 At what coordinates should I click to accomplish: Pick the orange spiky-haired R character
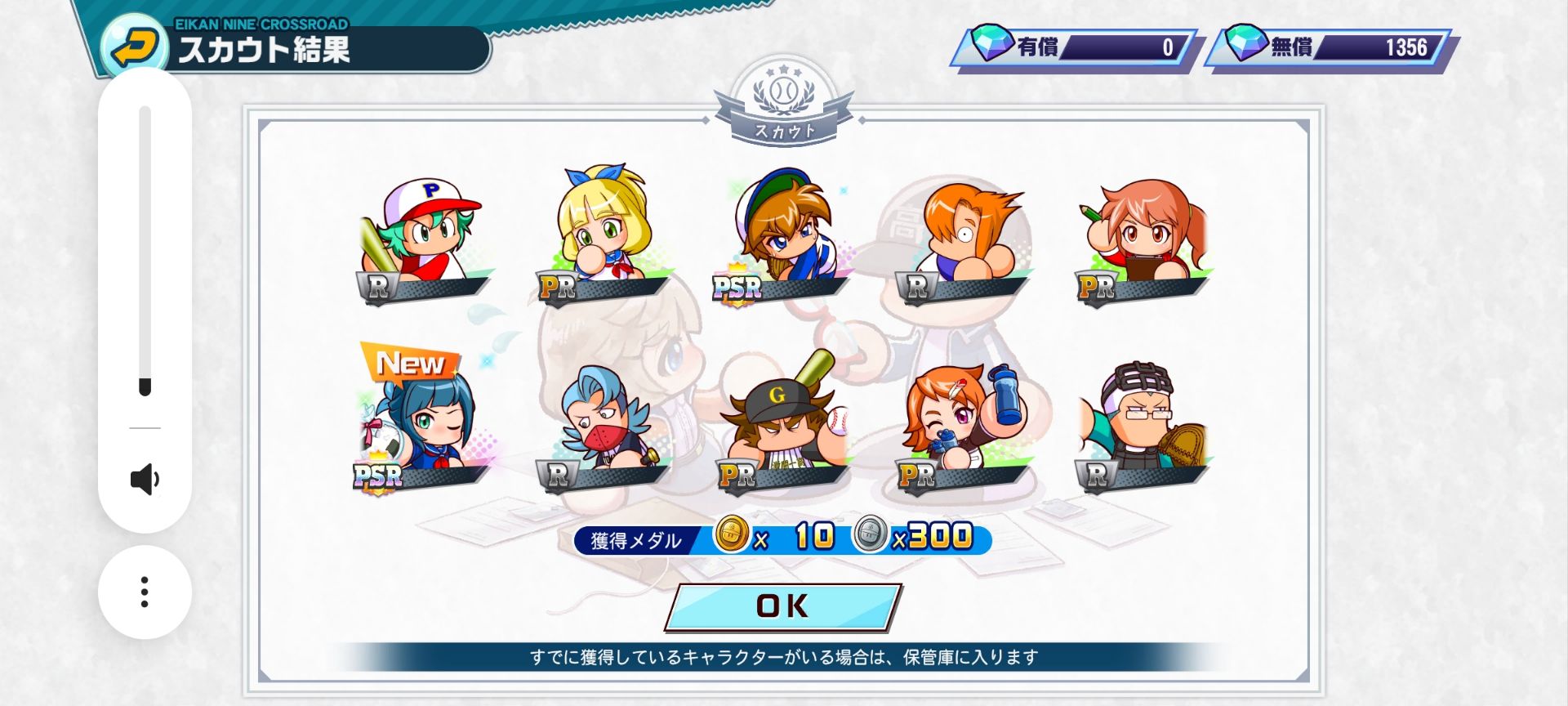pyautogui.click(x=964, y=237)
